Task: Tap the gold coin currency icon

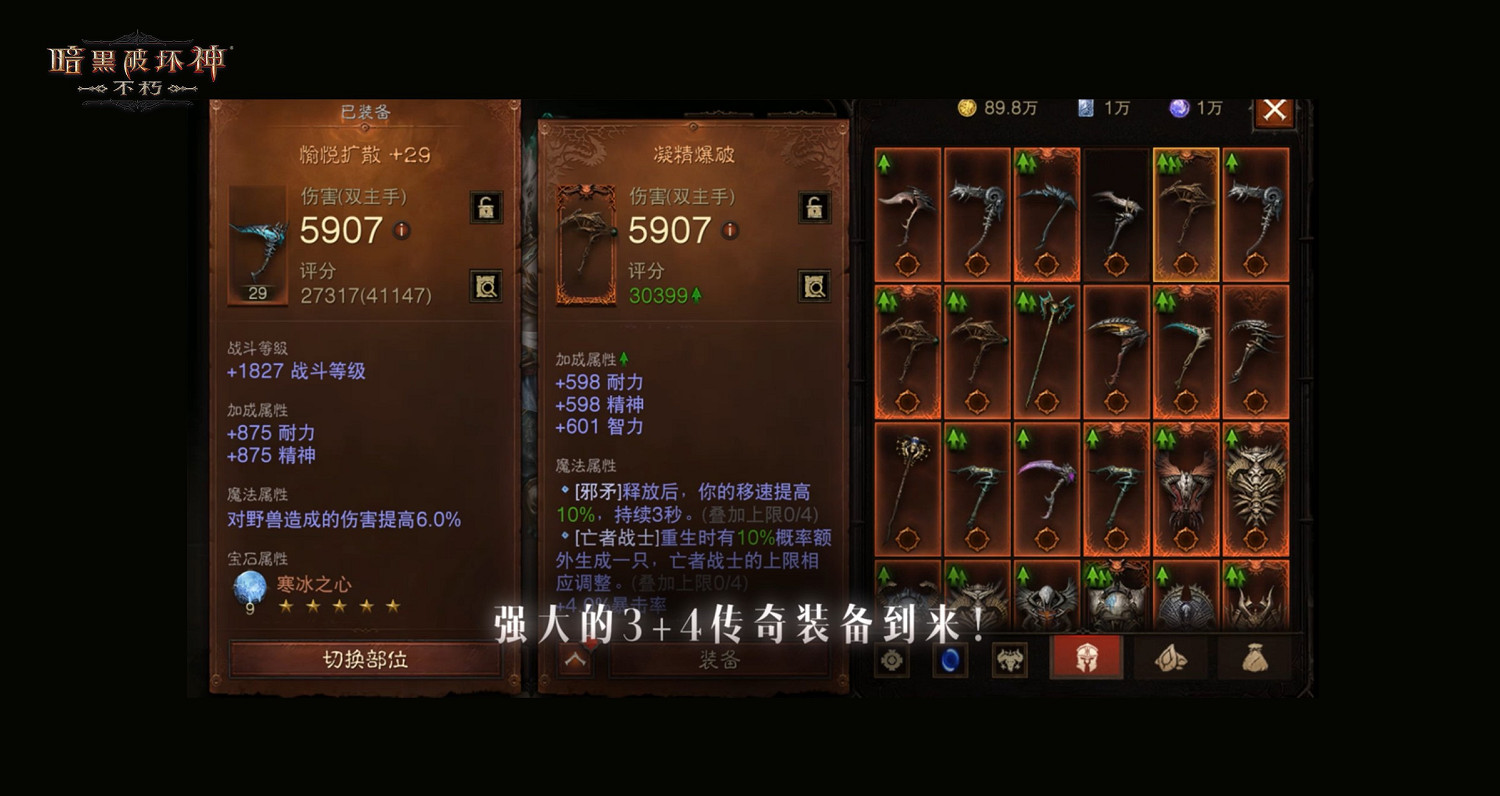Action: [x=968, y=109]
